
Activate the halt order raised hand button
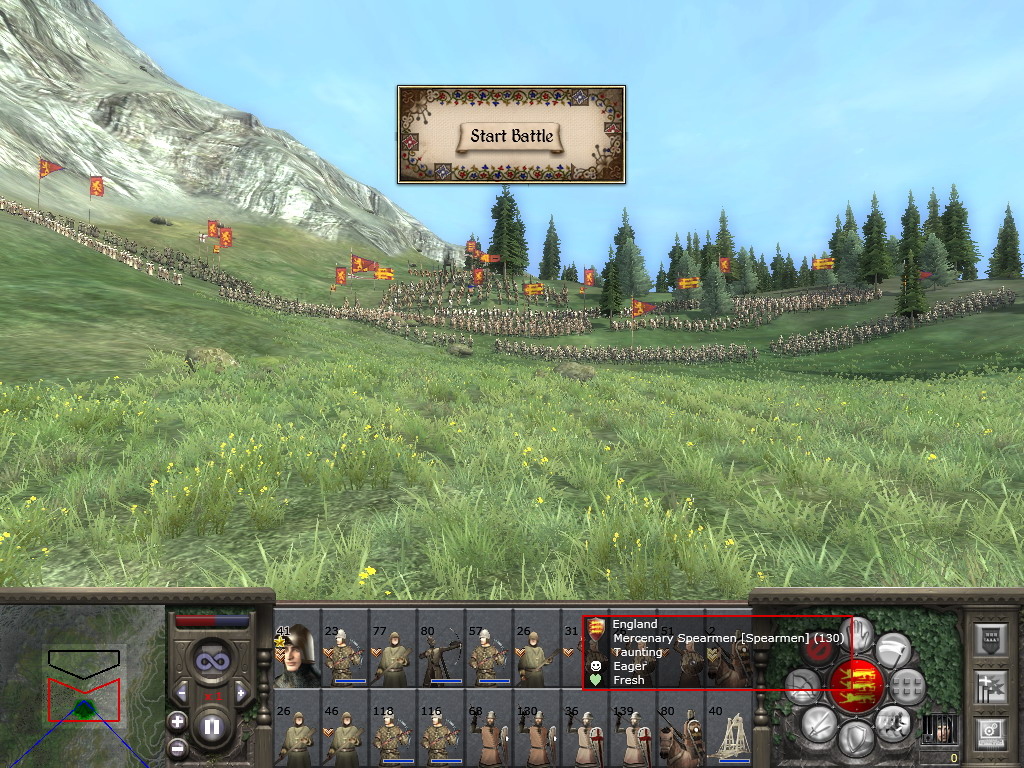click(859, 634)
